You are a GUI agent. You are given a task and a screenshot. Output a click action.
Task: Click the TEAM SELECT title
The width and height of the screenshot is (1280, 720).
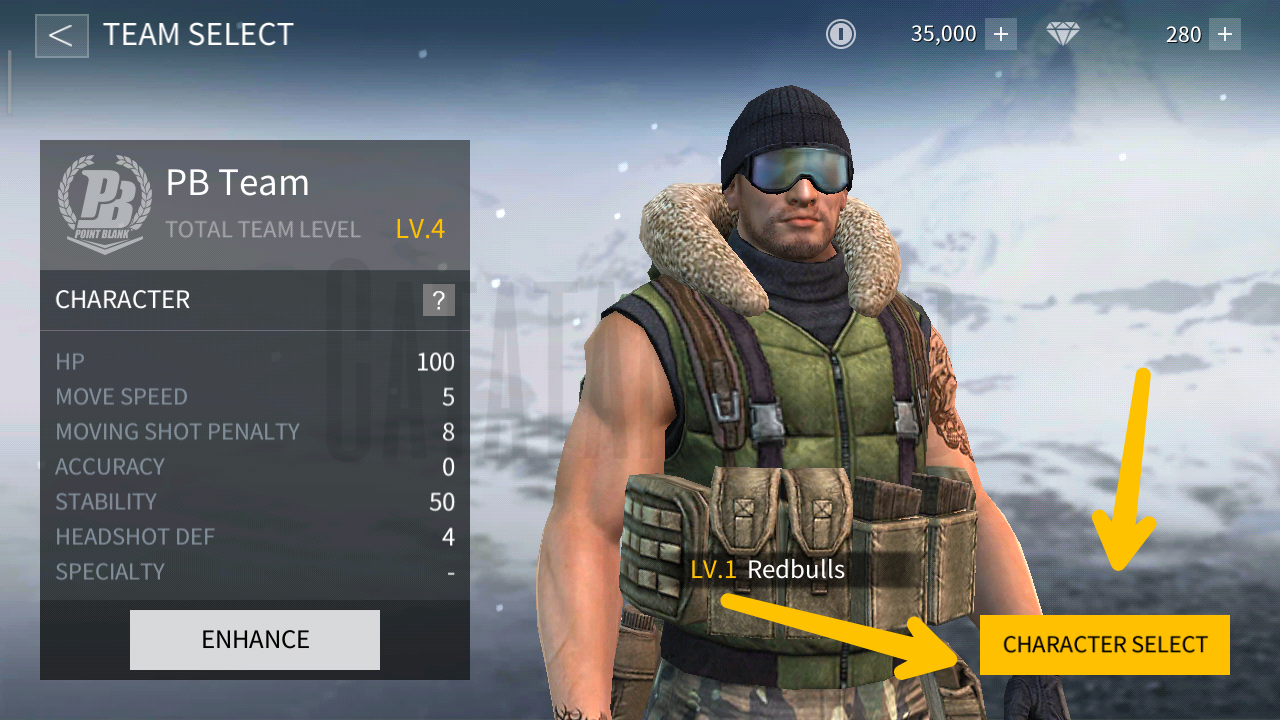click(x=196, y=34)
